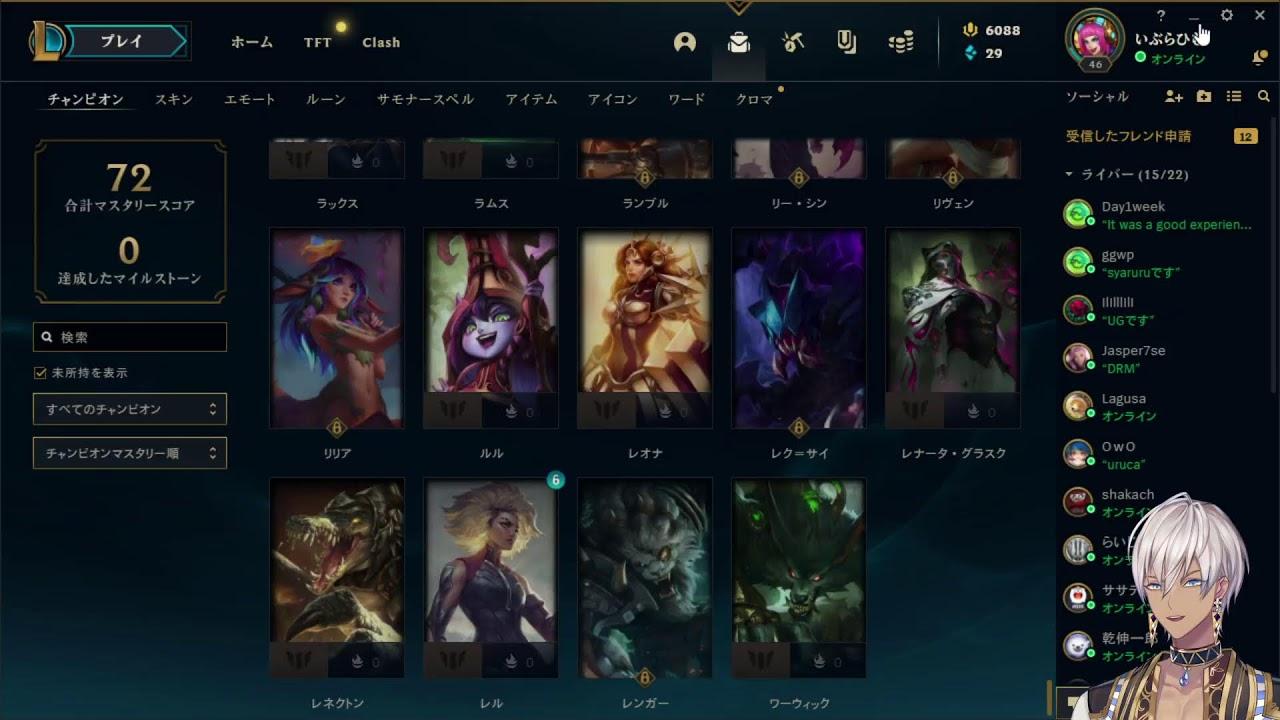This screenshot has height=720, width=1280.
Task: Open player search with the profile icon
Action: pos(685,44)
